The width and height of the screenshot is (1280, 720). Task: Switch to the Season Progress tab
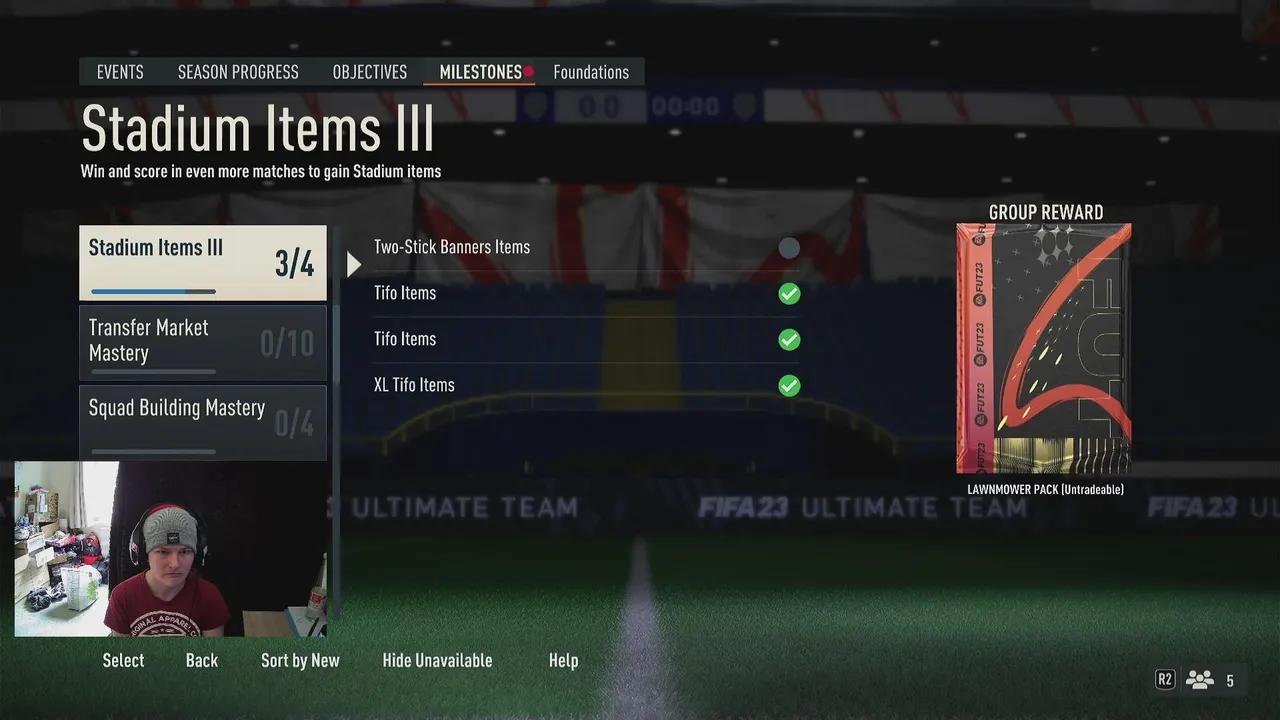point(238,71)
